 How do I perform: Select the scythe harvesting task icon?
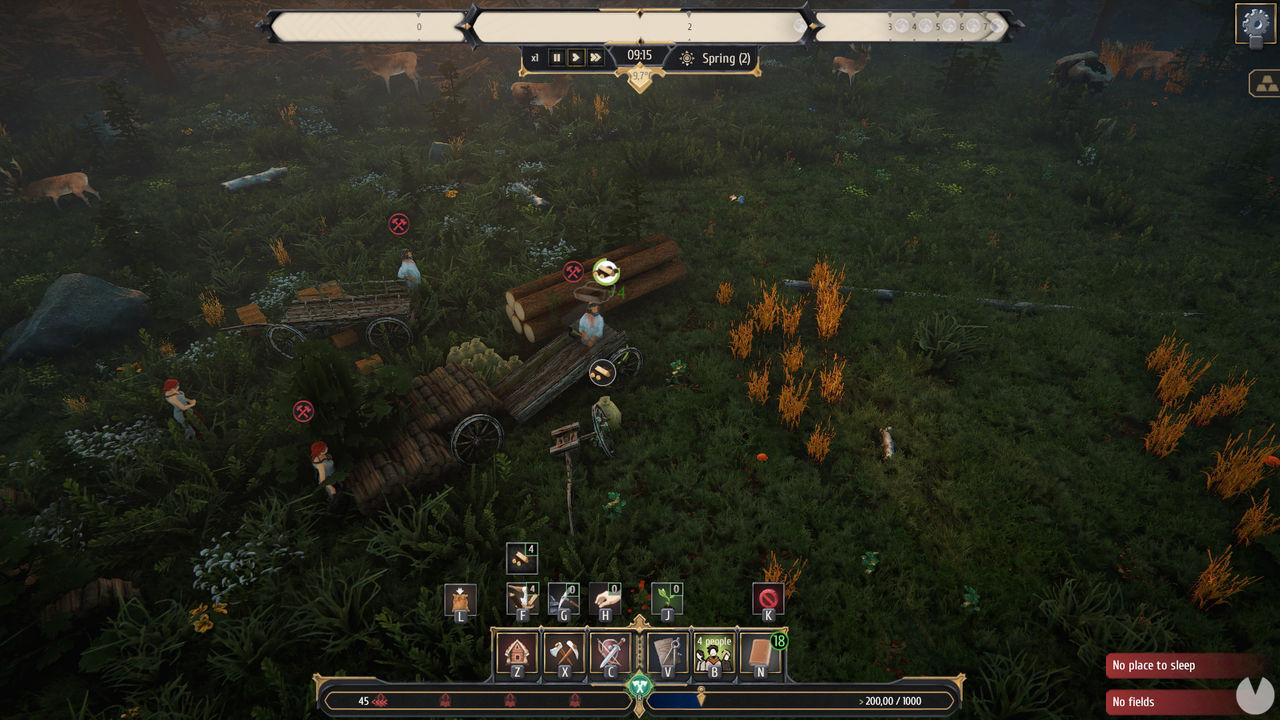click(564, 599)
